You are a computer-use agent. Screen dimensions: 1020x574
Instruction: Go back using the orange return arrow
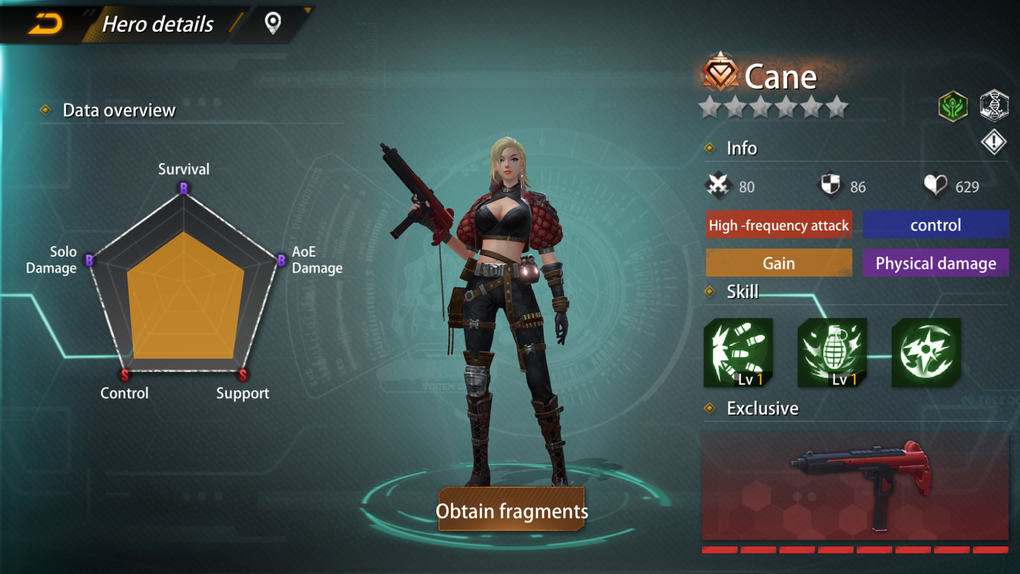click(x=45, y=23)
